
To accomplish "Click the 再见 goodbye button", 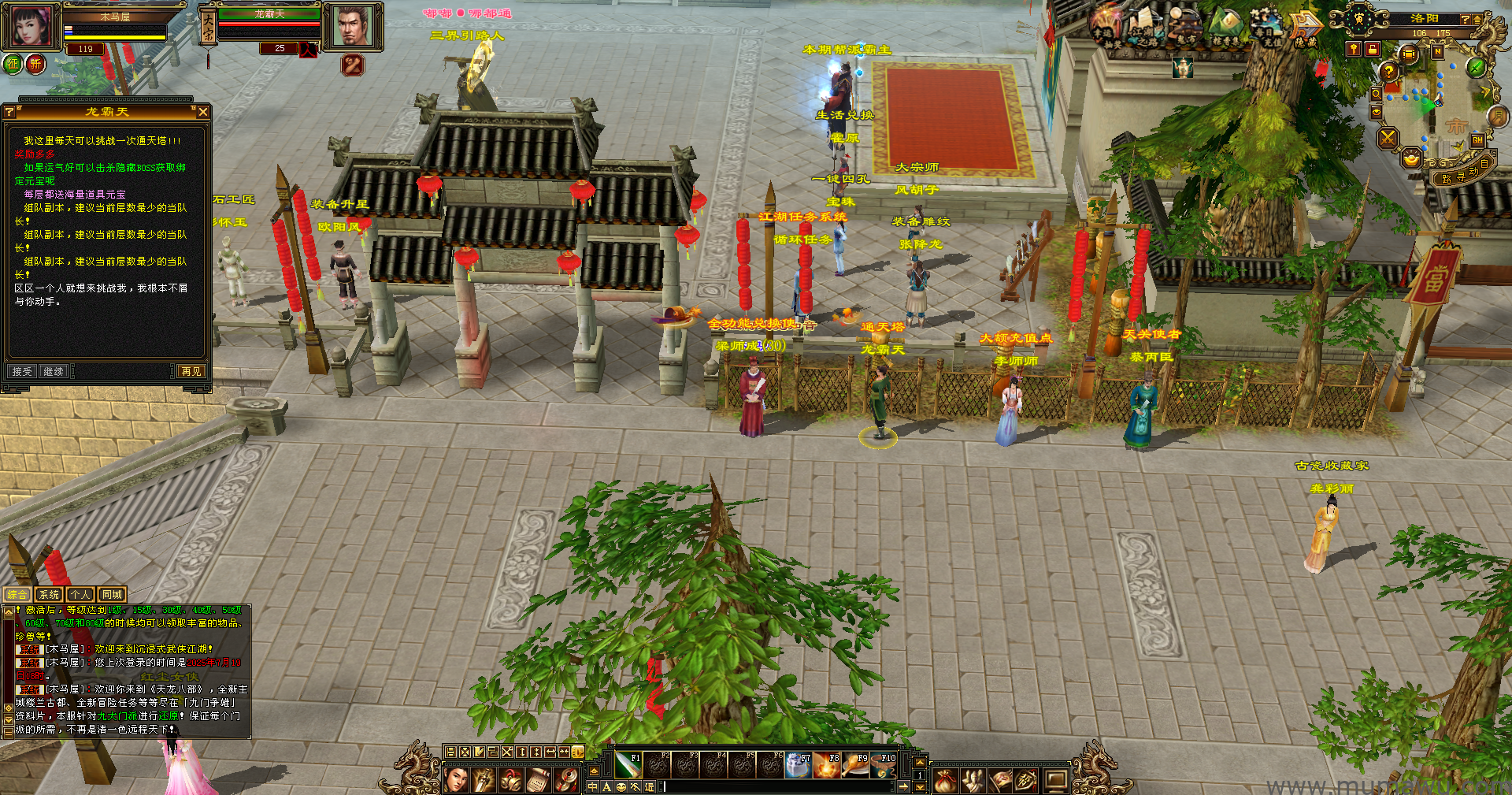I will pos(191,371).
